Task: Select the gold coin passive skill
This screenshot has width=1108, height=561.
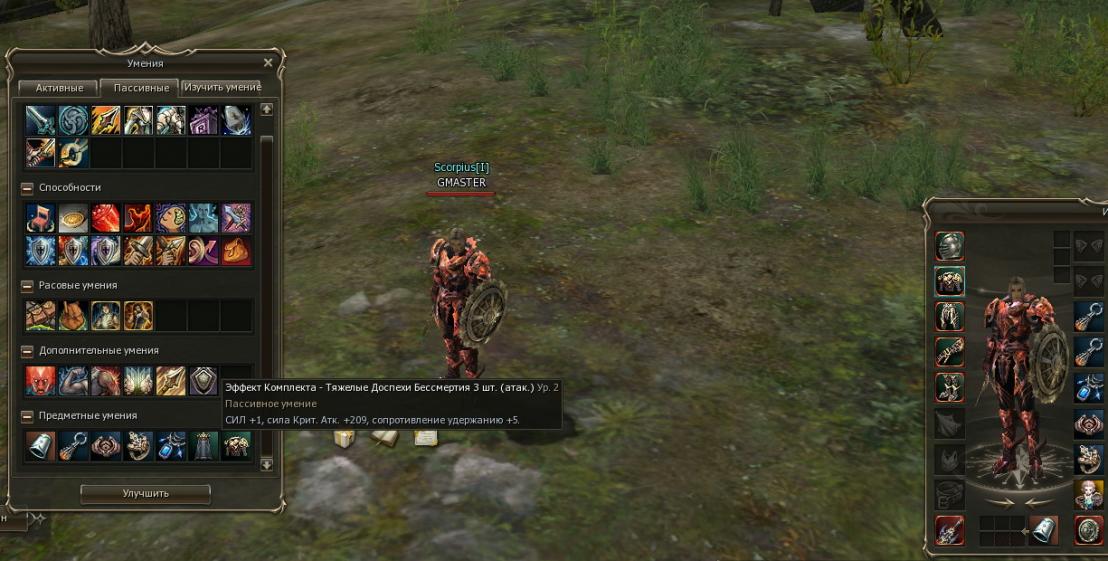Action: click(x=73, y=218)
